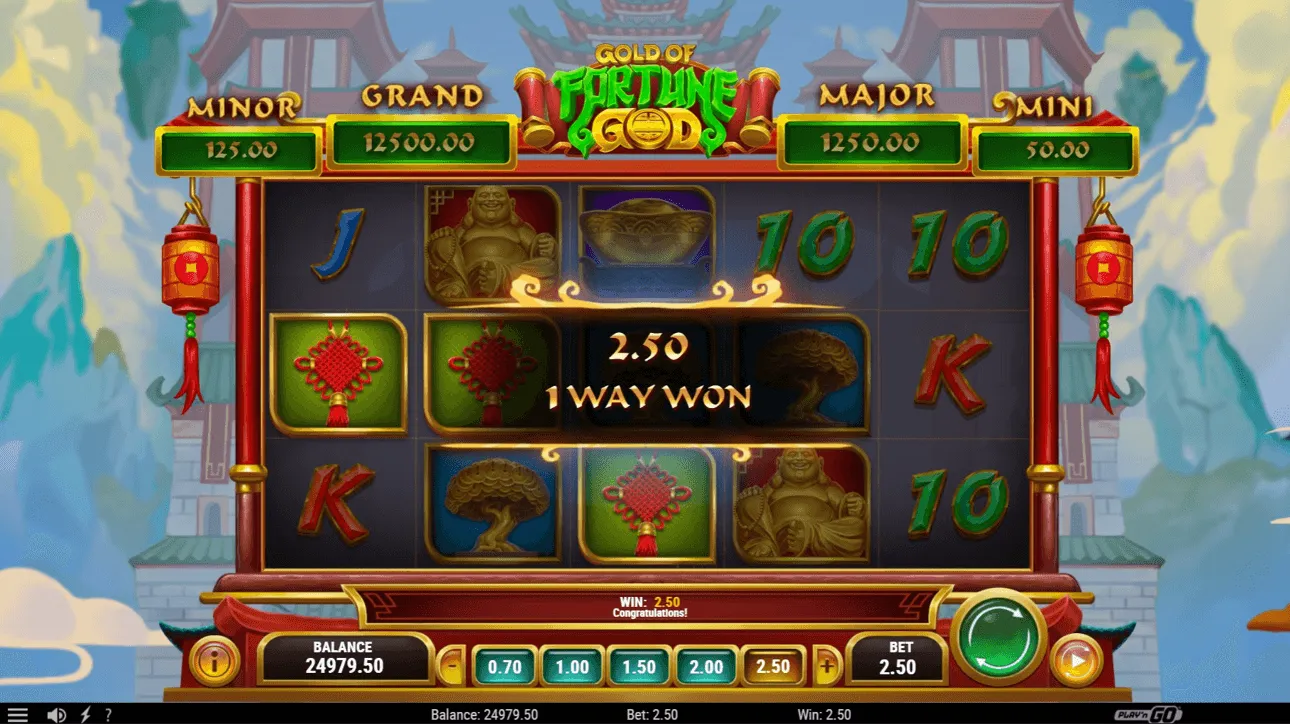
Task: Open the game information screen via the i icon
Action: [214, 662]
